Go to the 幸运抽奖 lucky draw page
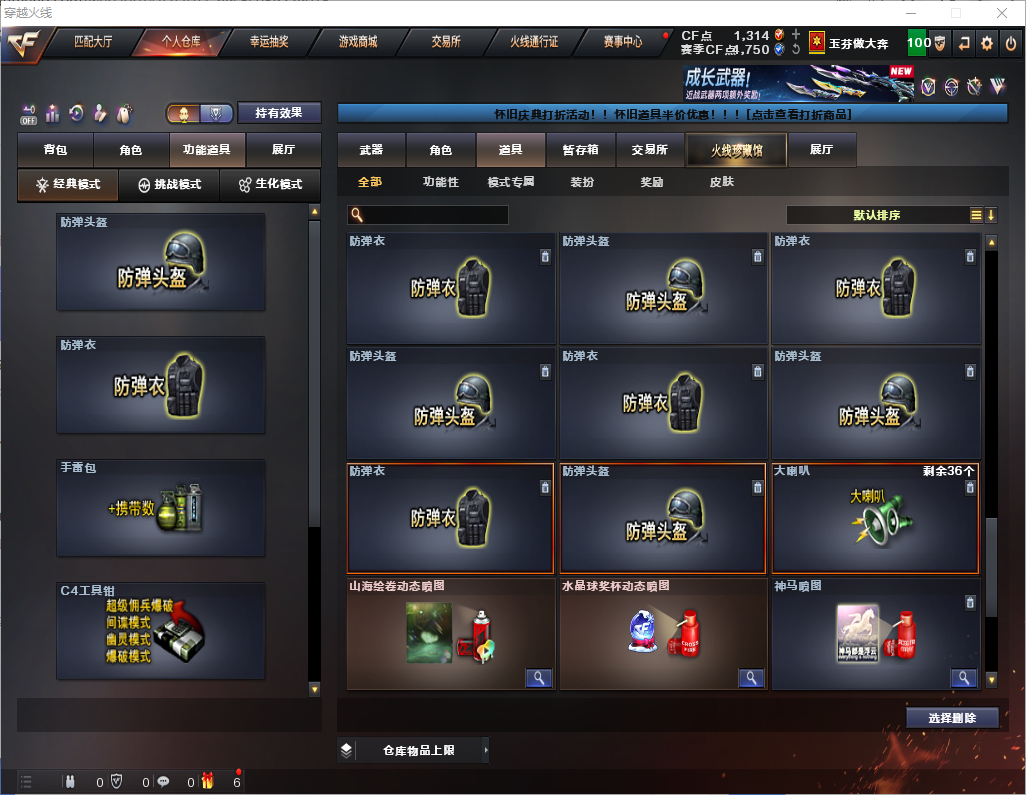This screenshot has width=1026, height=795. pyautogui.click(x=268, y=42)
